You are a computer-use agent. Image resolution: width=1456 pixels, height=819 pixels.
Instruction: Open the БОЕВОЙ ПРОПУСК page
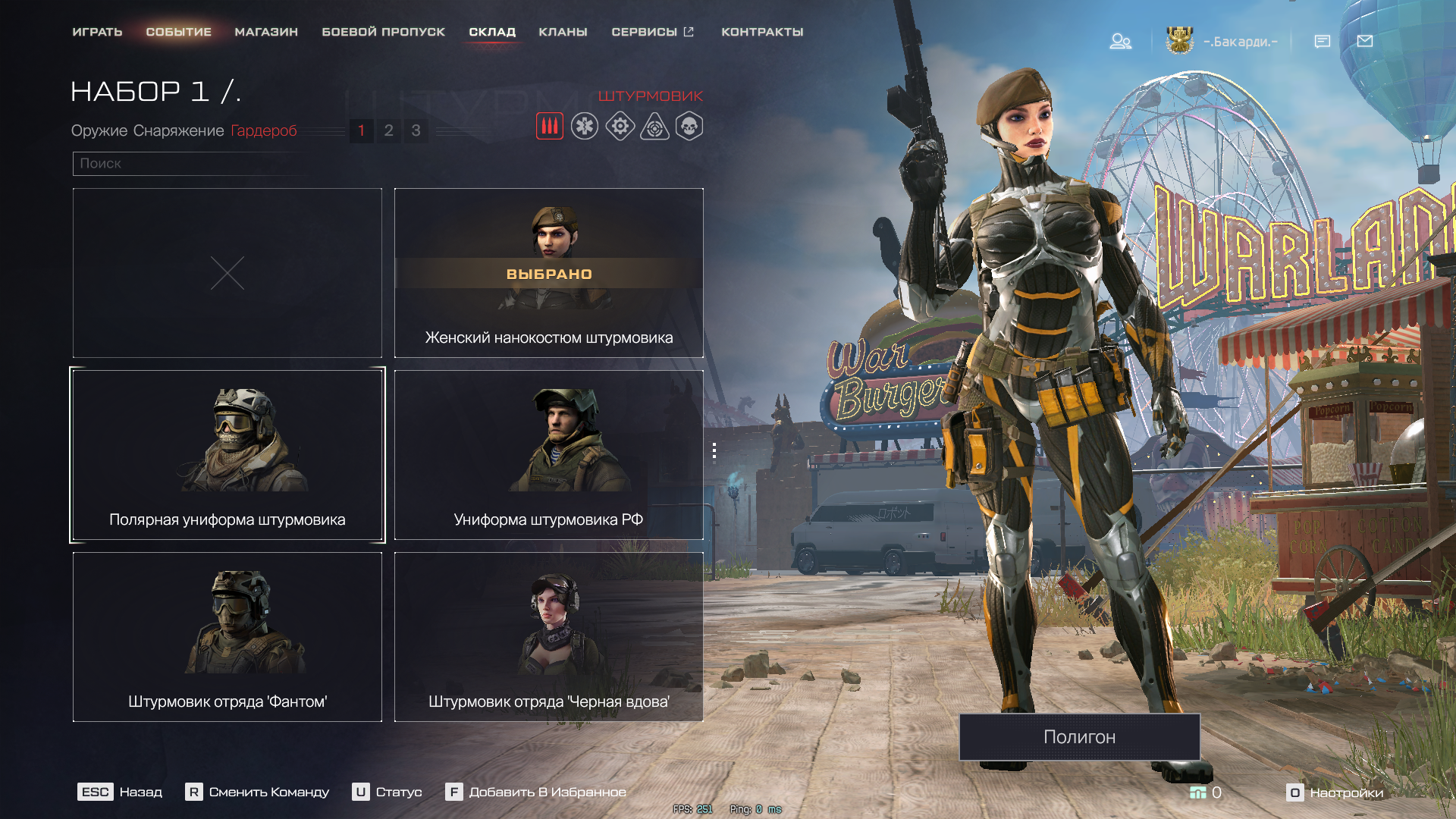pyautogui.click(x=383, y=32)
